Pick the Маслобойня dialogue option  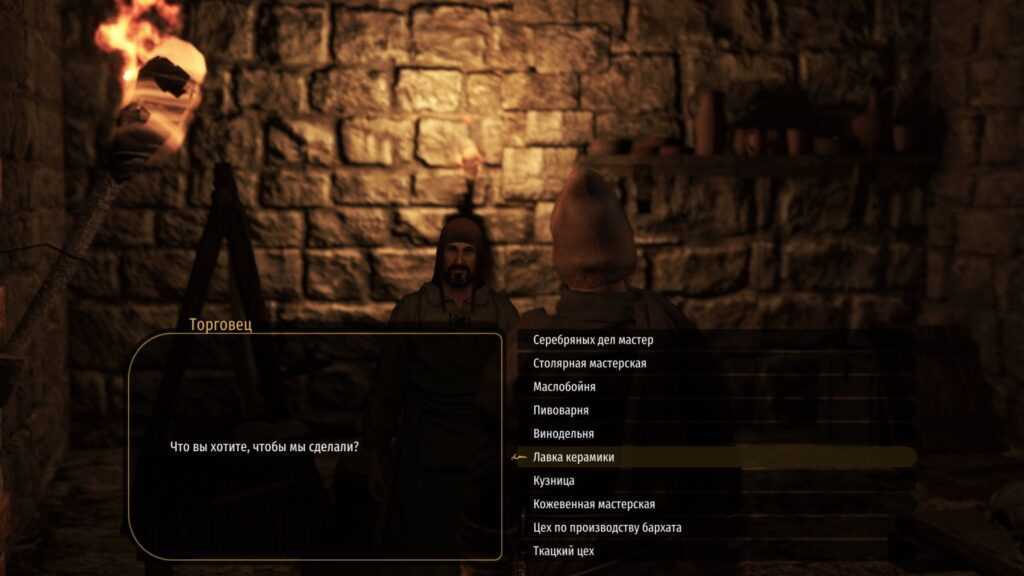[566, 387]
